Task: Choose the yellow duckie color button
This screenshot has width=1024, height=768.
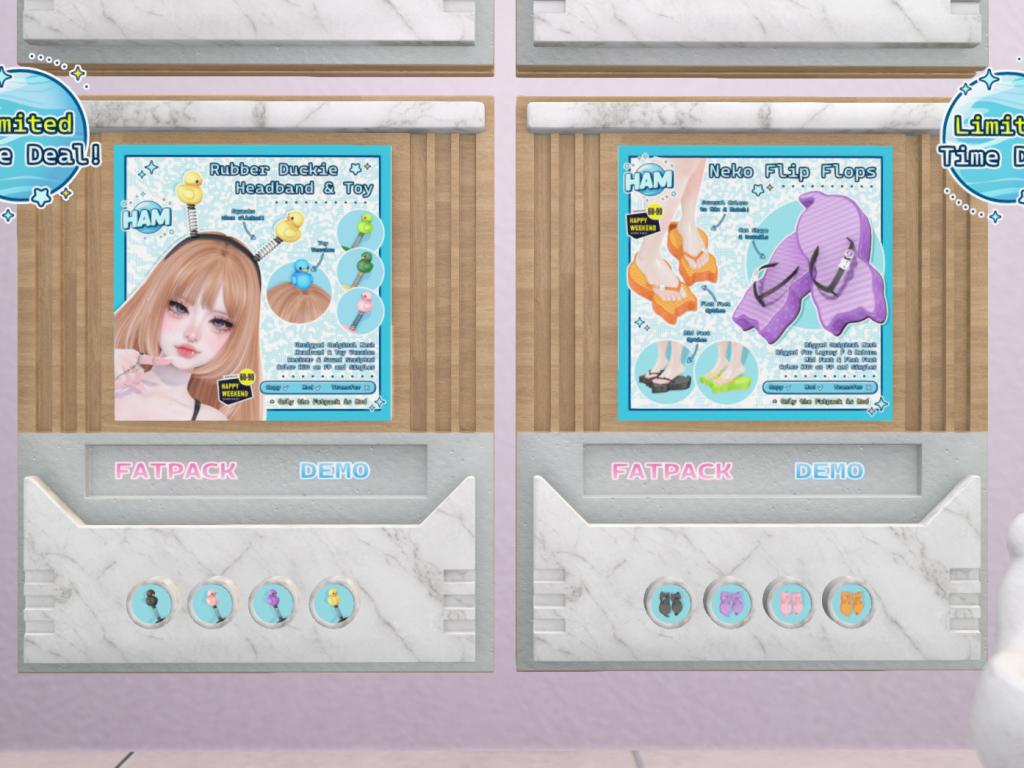Action: 333,603
